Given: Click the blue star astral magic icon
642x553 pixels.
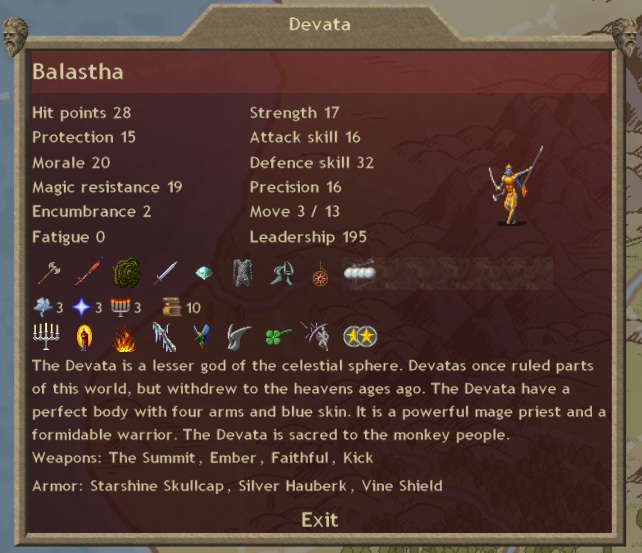Looking at the screenshot, I should 81,307.
